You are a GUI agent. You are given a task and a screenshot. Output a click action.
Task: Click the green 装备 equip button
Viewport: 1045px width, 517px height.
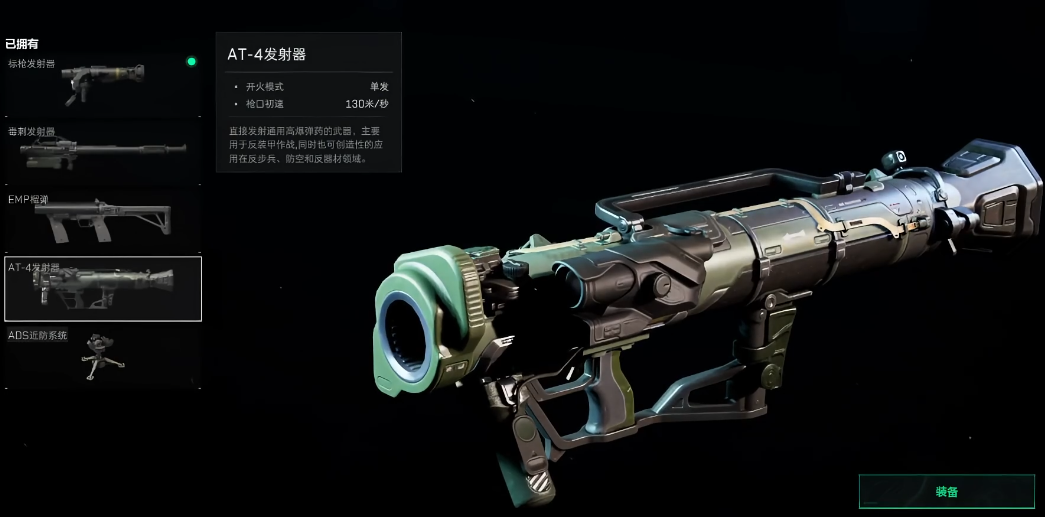click(x=946, y=491)
